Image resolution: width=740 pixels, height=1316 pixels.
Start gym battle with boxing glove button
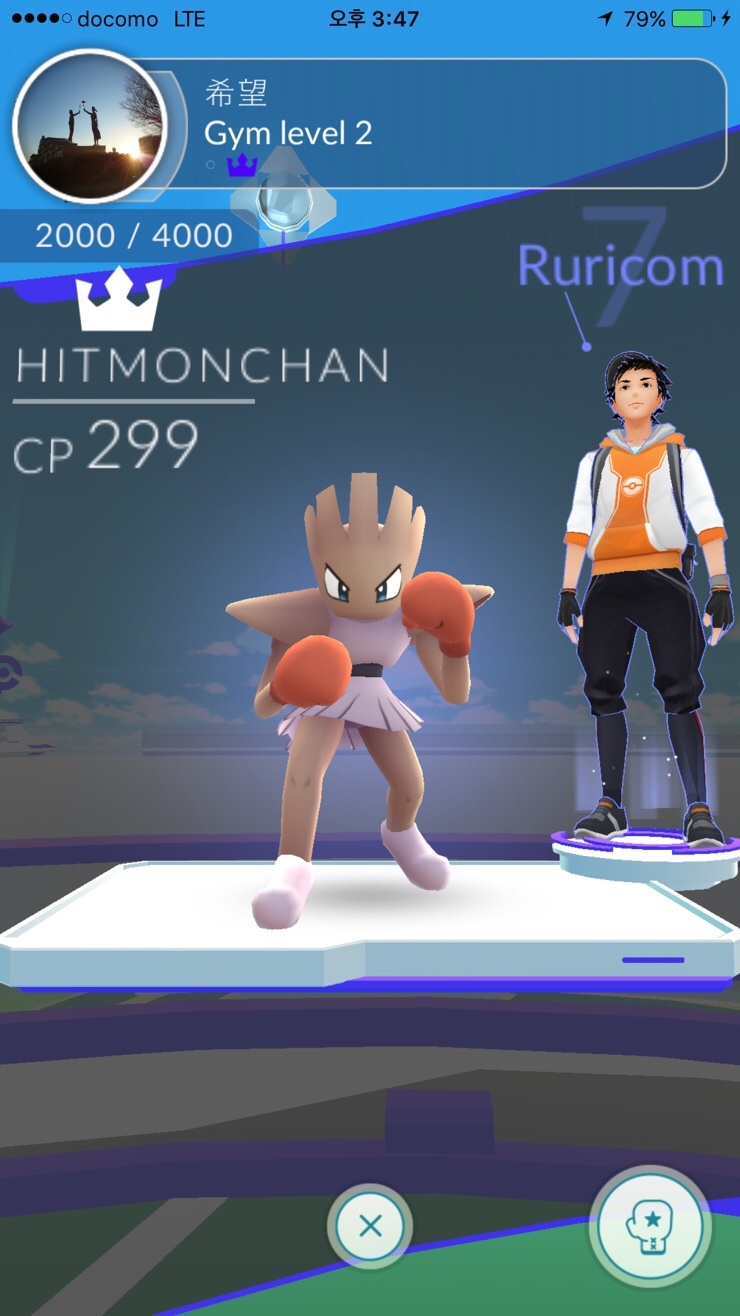[650, 1227]
